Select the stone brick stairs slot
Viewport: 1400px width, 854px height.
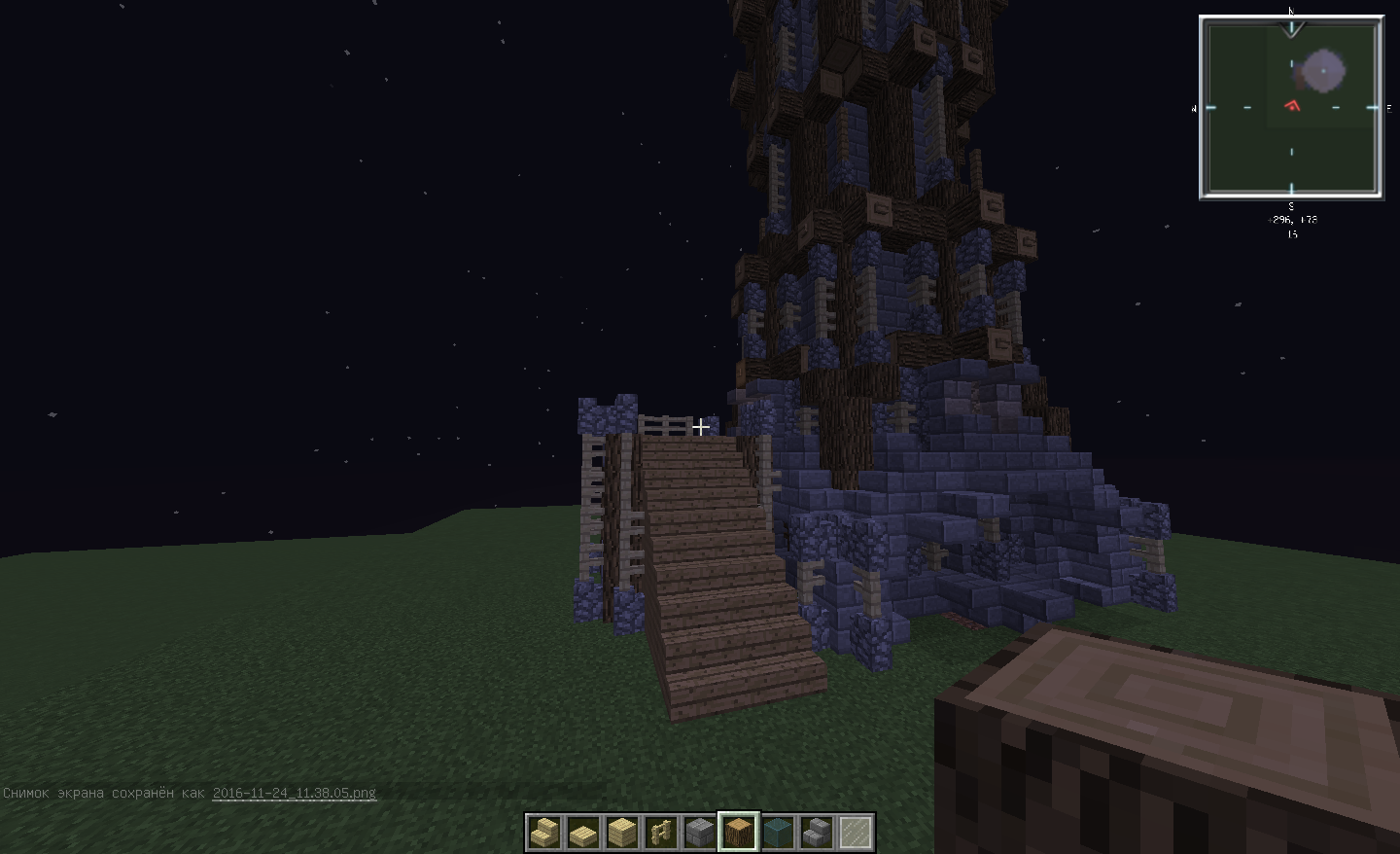click(817, 833)
